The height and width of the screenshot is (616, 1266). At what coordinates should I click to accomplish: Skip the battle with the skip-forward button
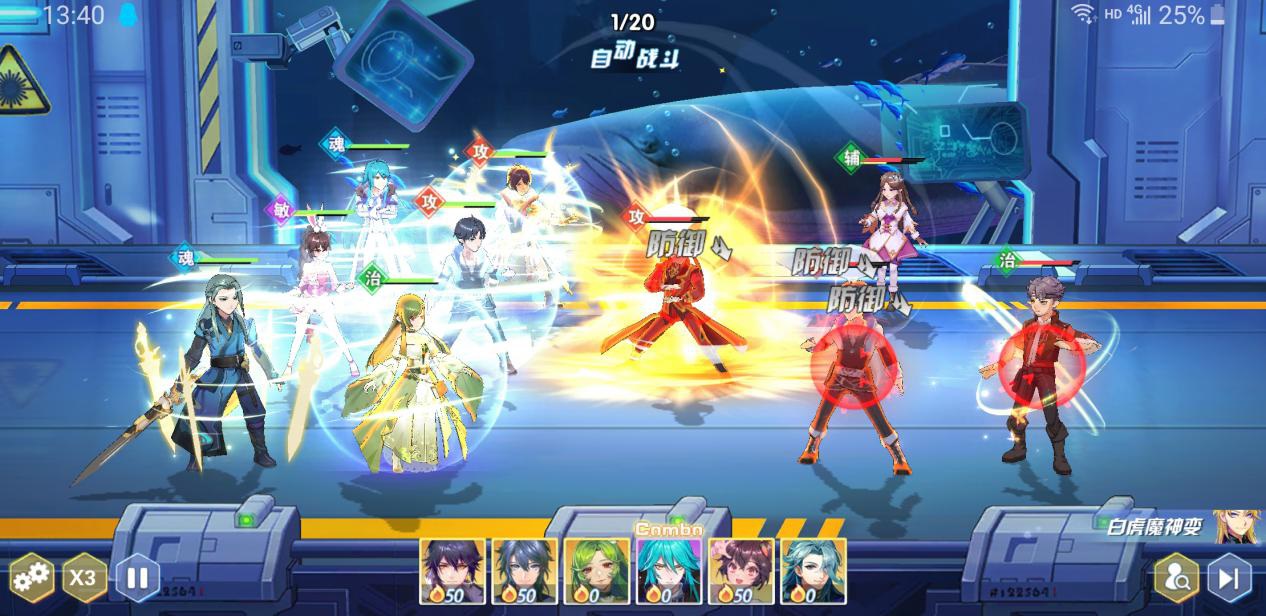pyautogui.click(x=1229, y=577)
